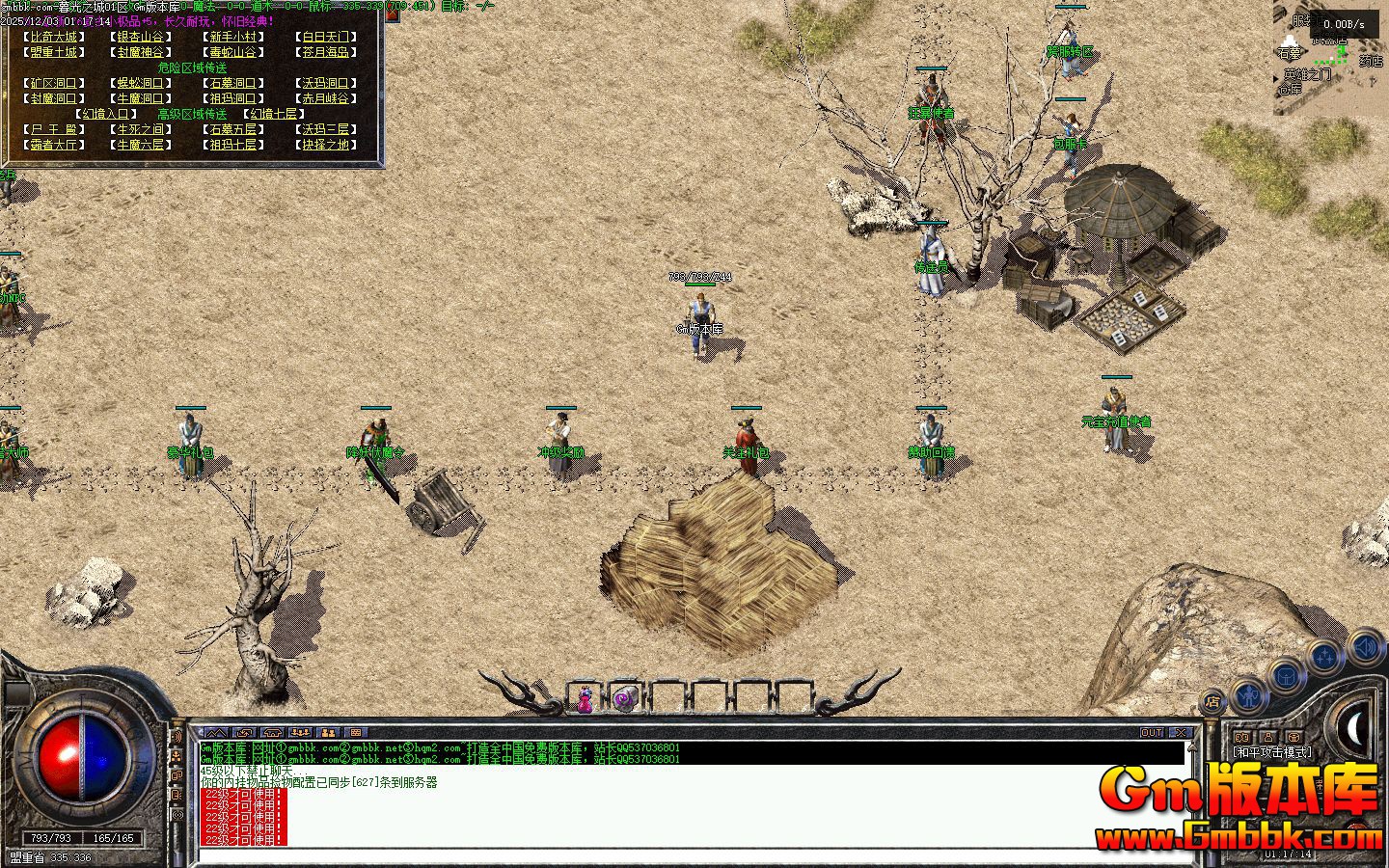This screenshot has height=868, width=1389.
Task: Open the character equipment panel icon
Action: [1249, 693]
